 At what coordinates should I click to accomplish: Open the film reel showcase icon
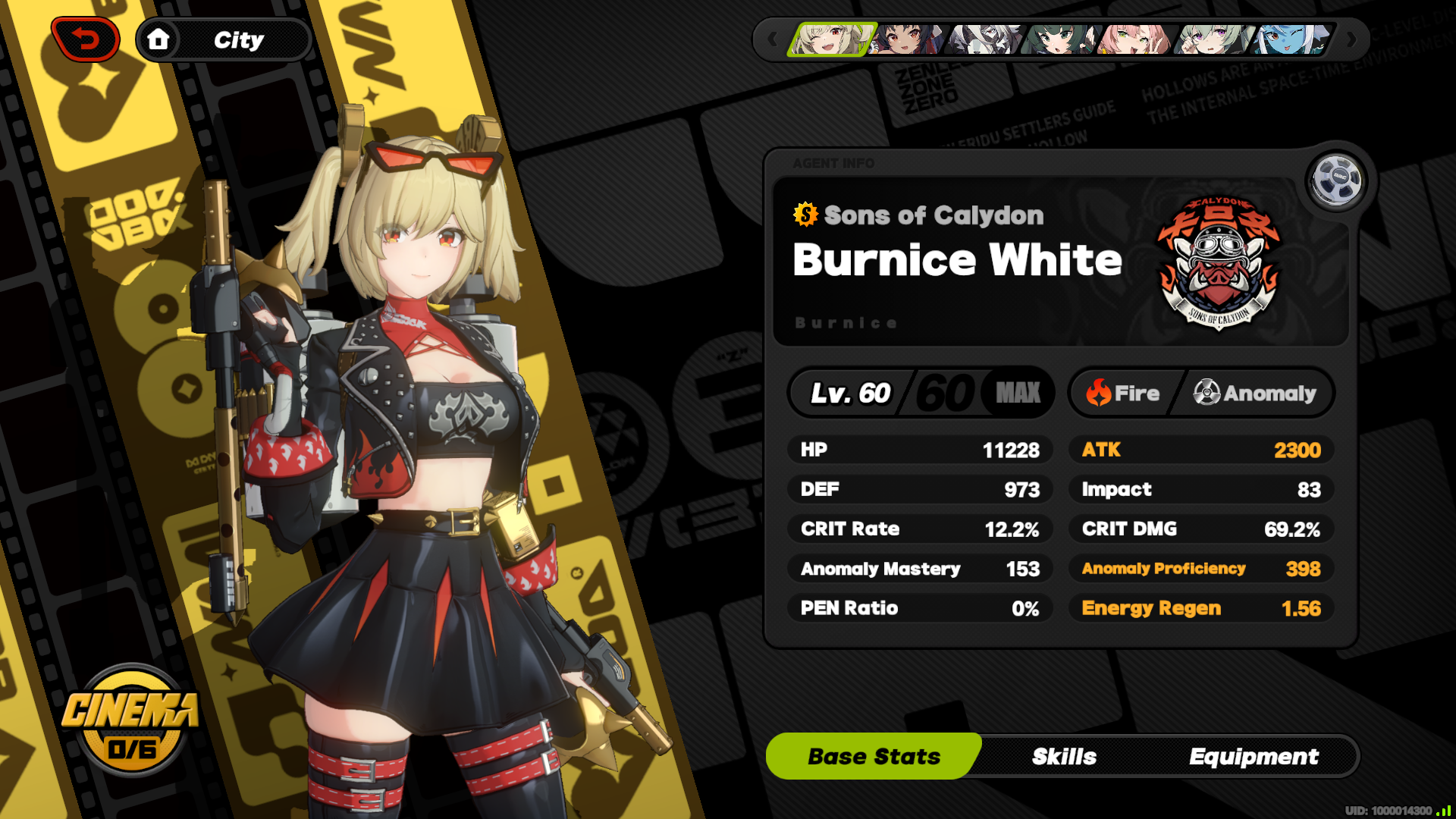tap(1337, 179)
